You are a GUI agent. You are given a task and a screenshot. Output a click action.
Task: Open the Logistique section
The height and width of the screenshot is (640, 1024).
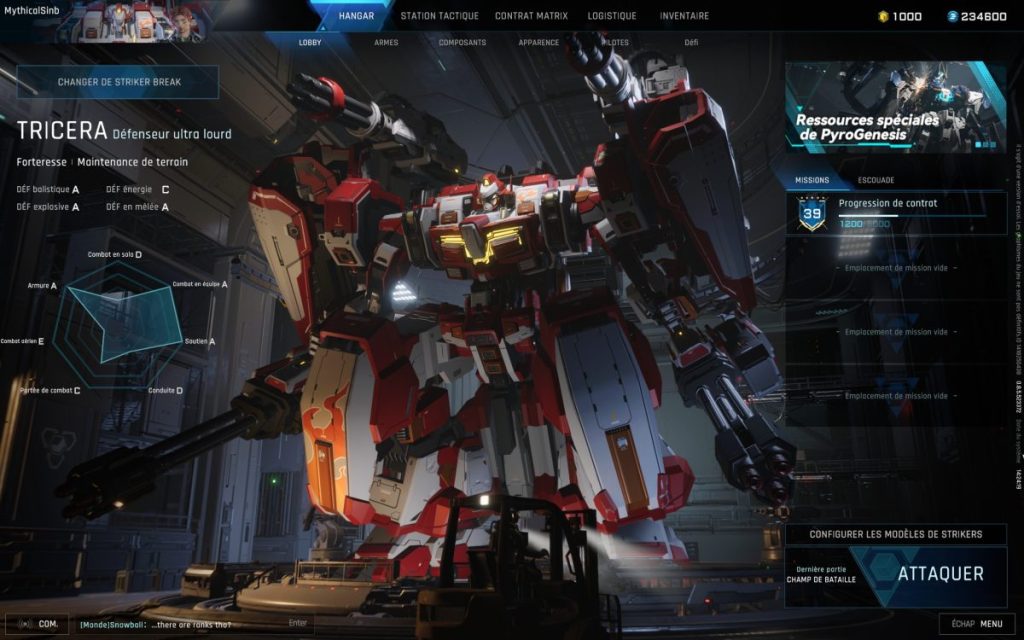[611, 16]
